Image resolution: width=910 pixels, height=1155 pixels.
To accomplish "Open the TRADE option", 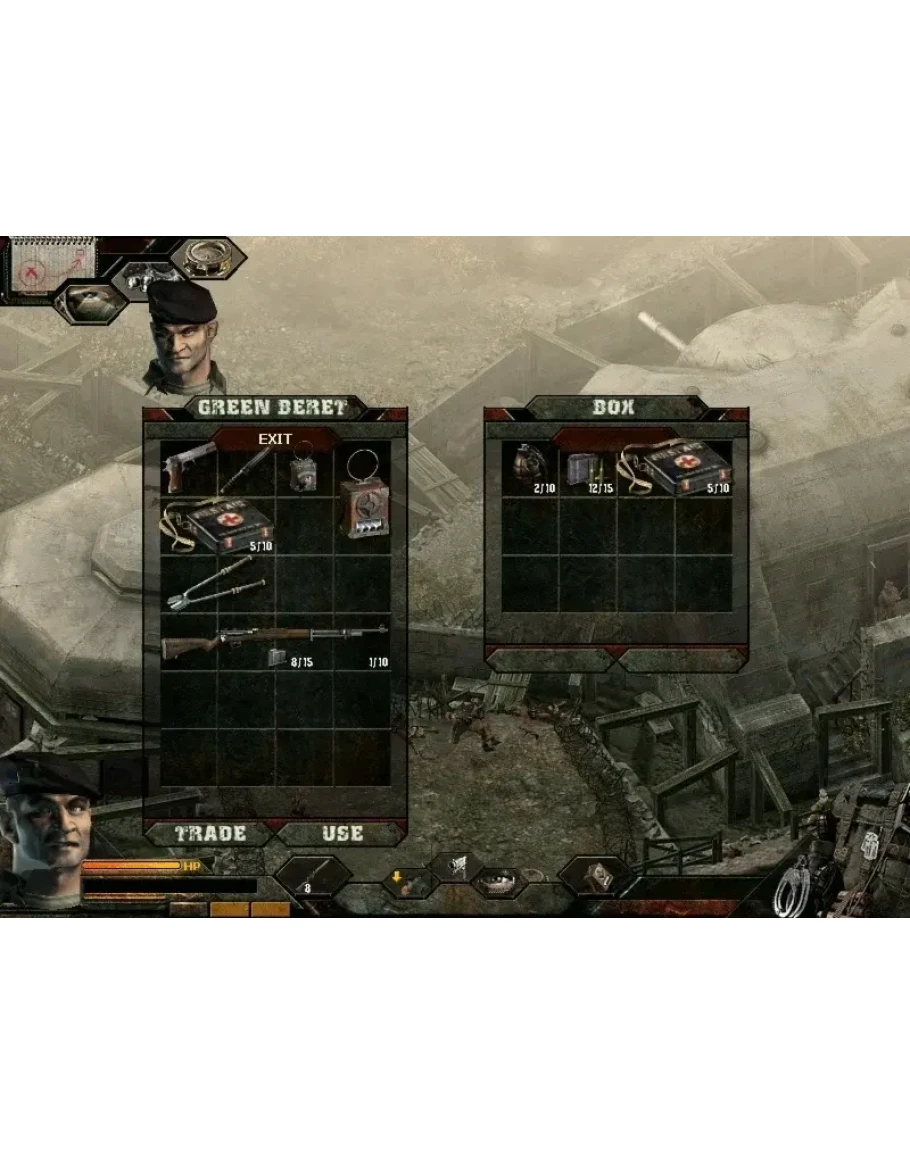I will (210, 834).
